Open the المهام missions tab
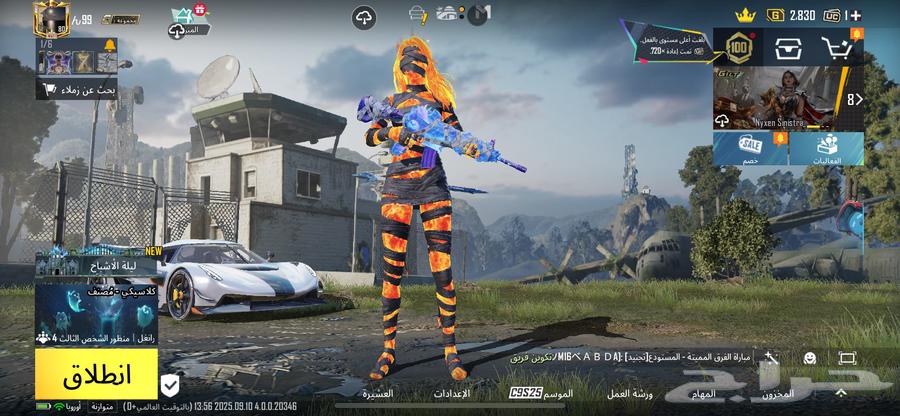 coord(704,394)
